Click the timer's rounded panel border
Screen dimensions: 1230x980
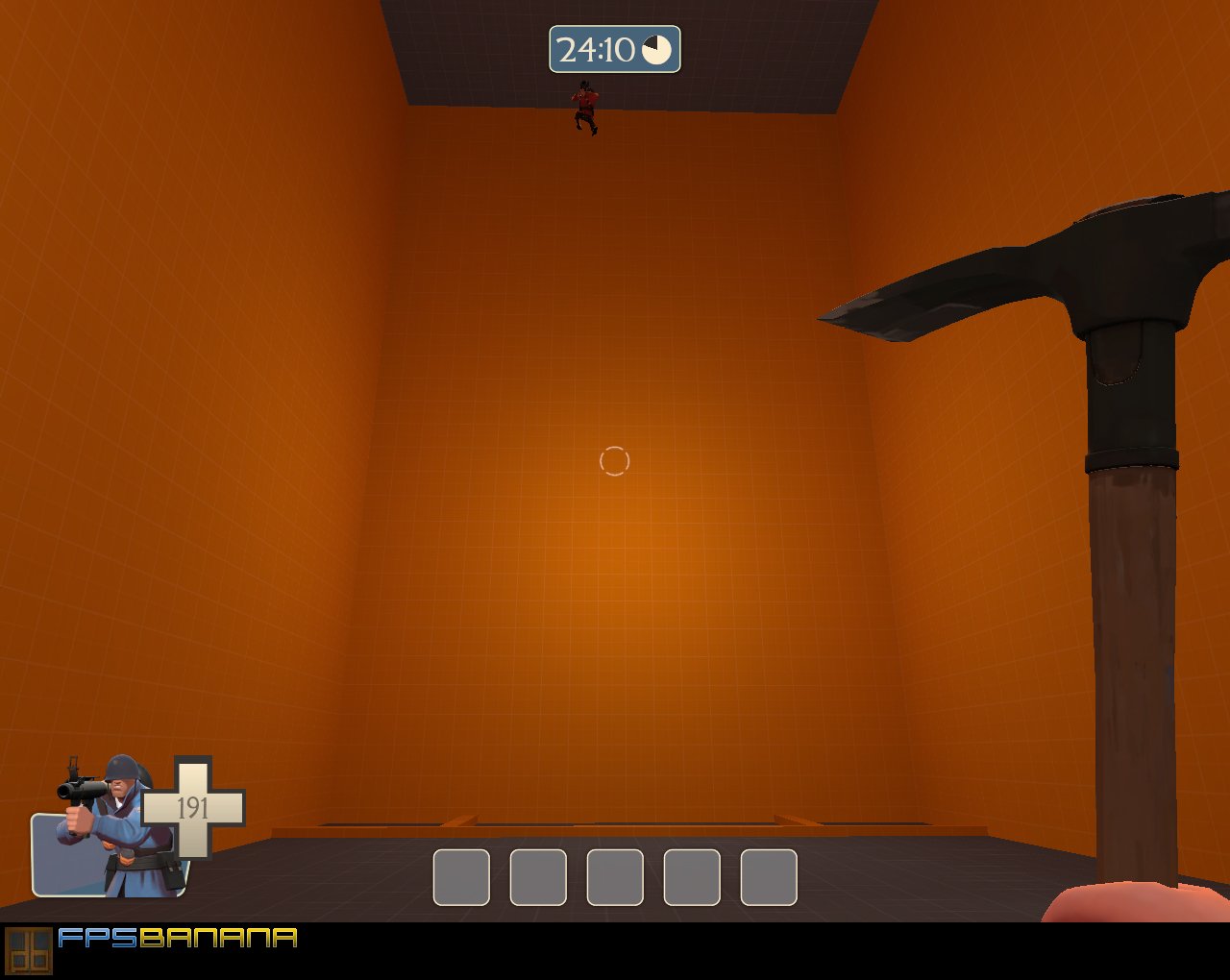[x=615, y=27]
